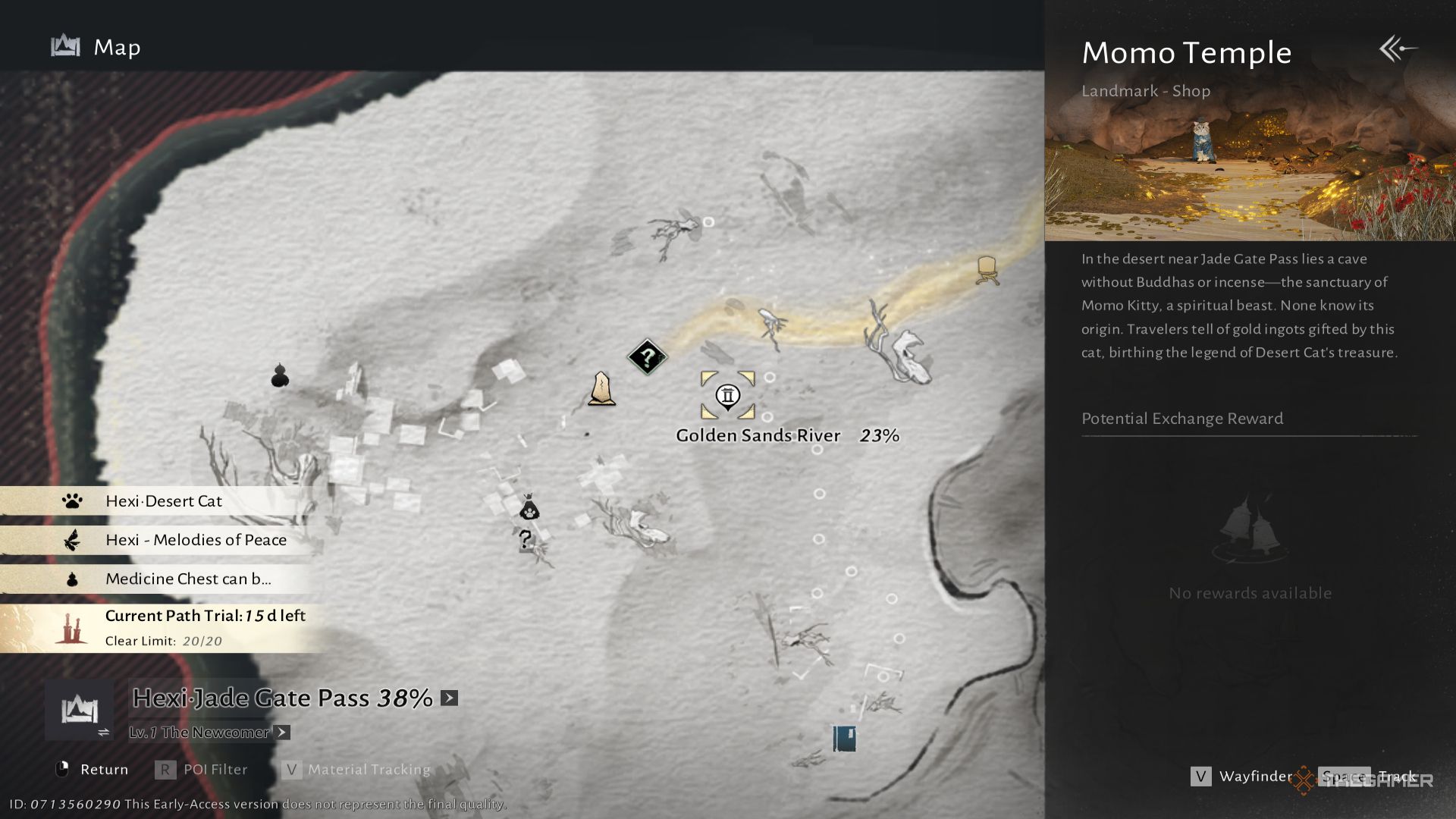Close the Momo Temple panel with arrow
The width and height of the screenshot is (1456, 819).
[1398, 49]
